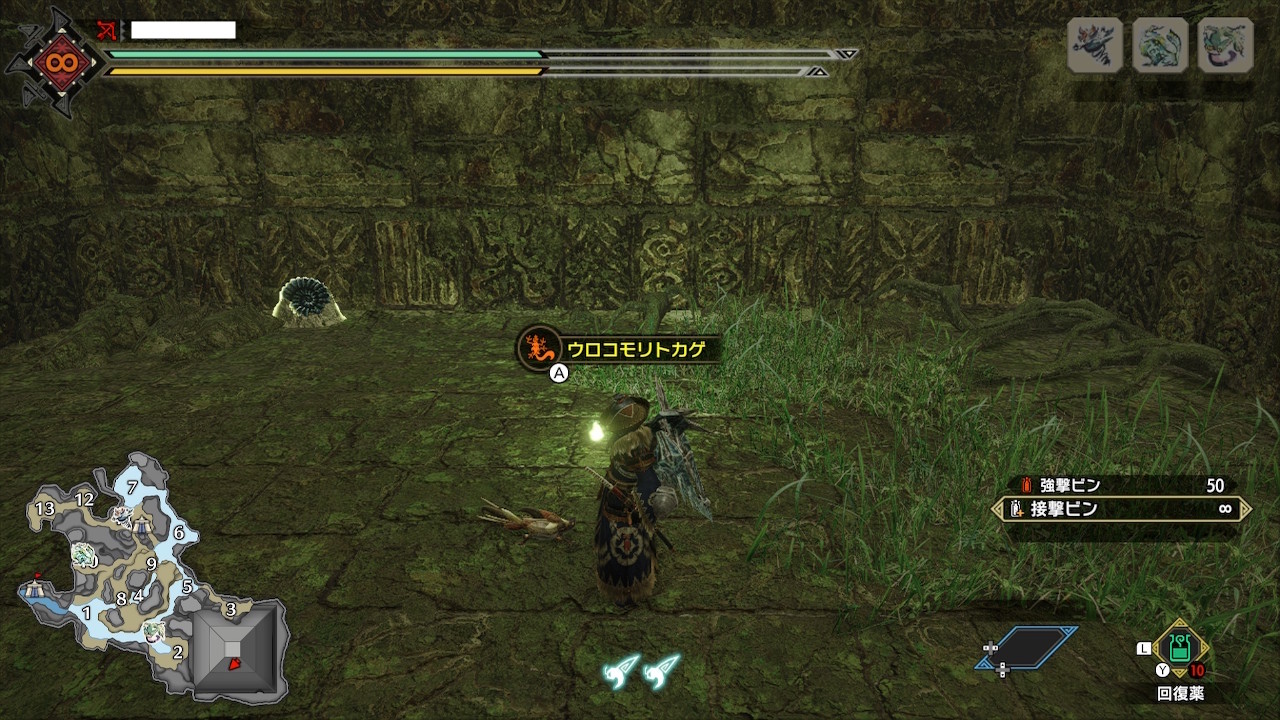Click the dark blue and red monster icon
Screen dimensions: 1280x720
pyautogui.click(x=1095, y=45)
